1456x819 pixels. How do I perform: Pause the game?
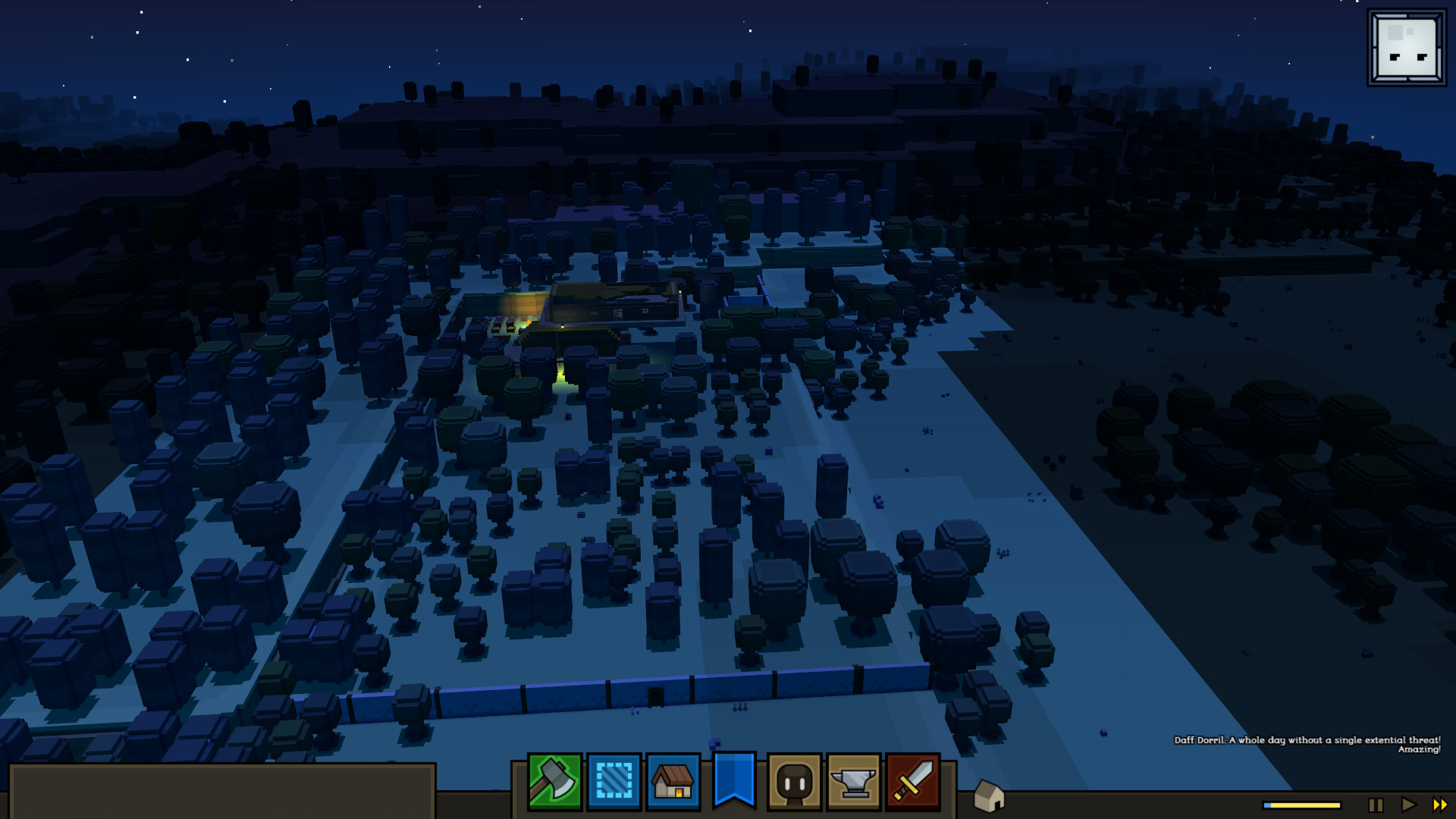(x=1376, y=805)
